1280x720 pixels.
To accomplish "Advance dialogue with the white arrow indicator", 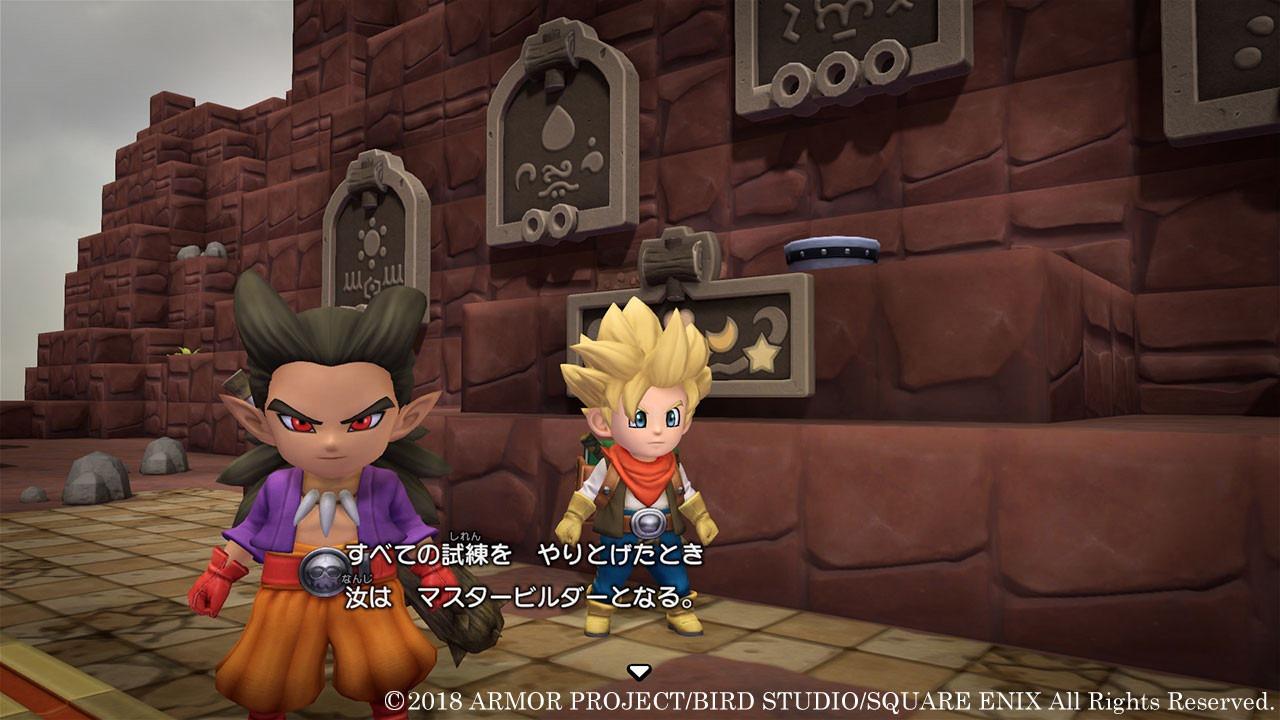I will tap(639, 671).
